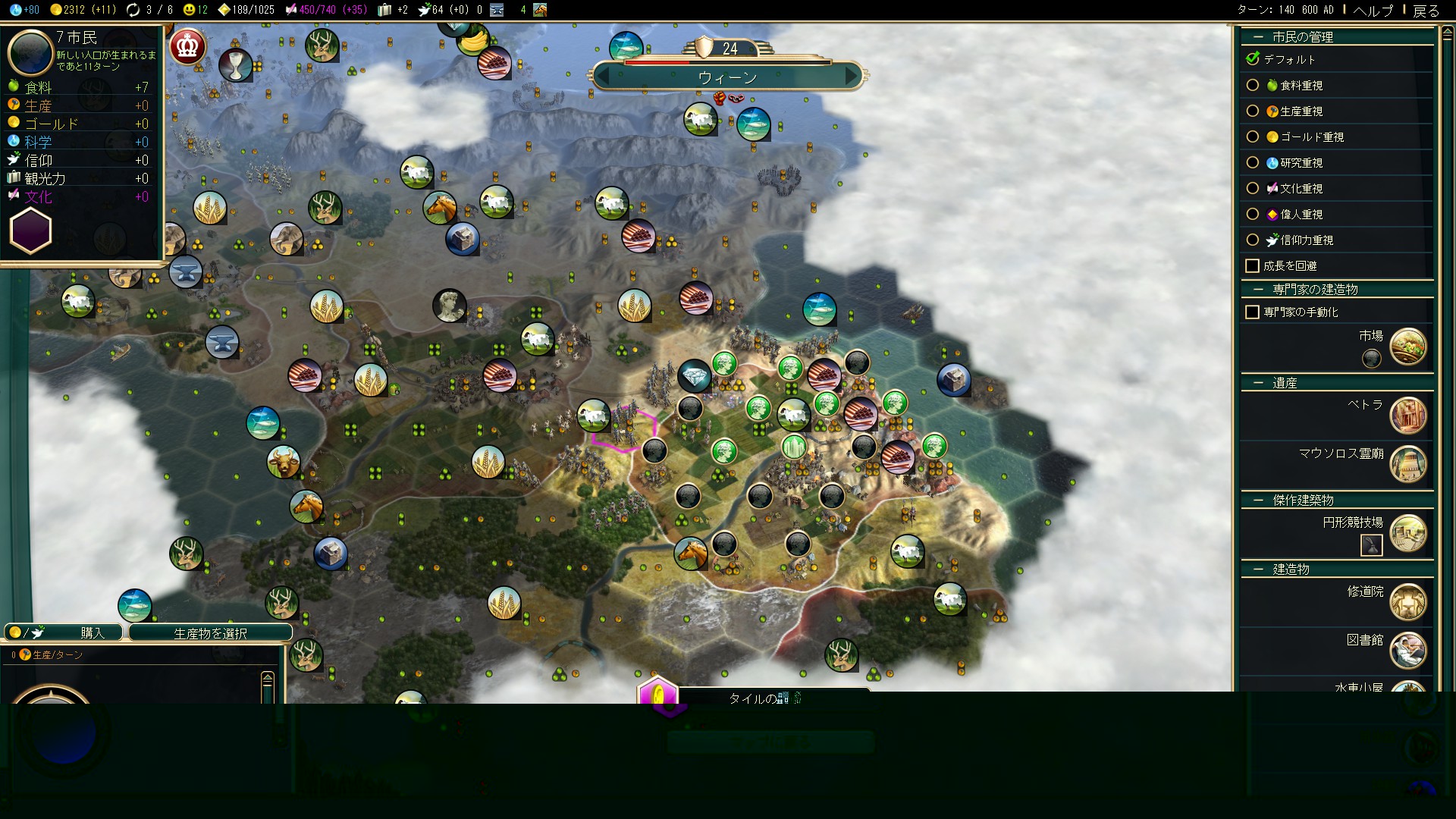
Task: Choose the 偉人重視 great person focus
Action: [x=1253, y=215]
